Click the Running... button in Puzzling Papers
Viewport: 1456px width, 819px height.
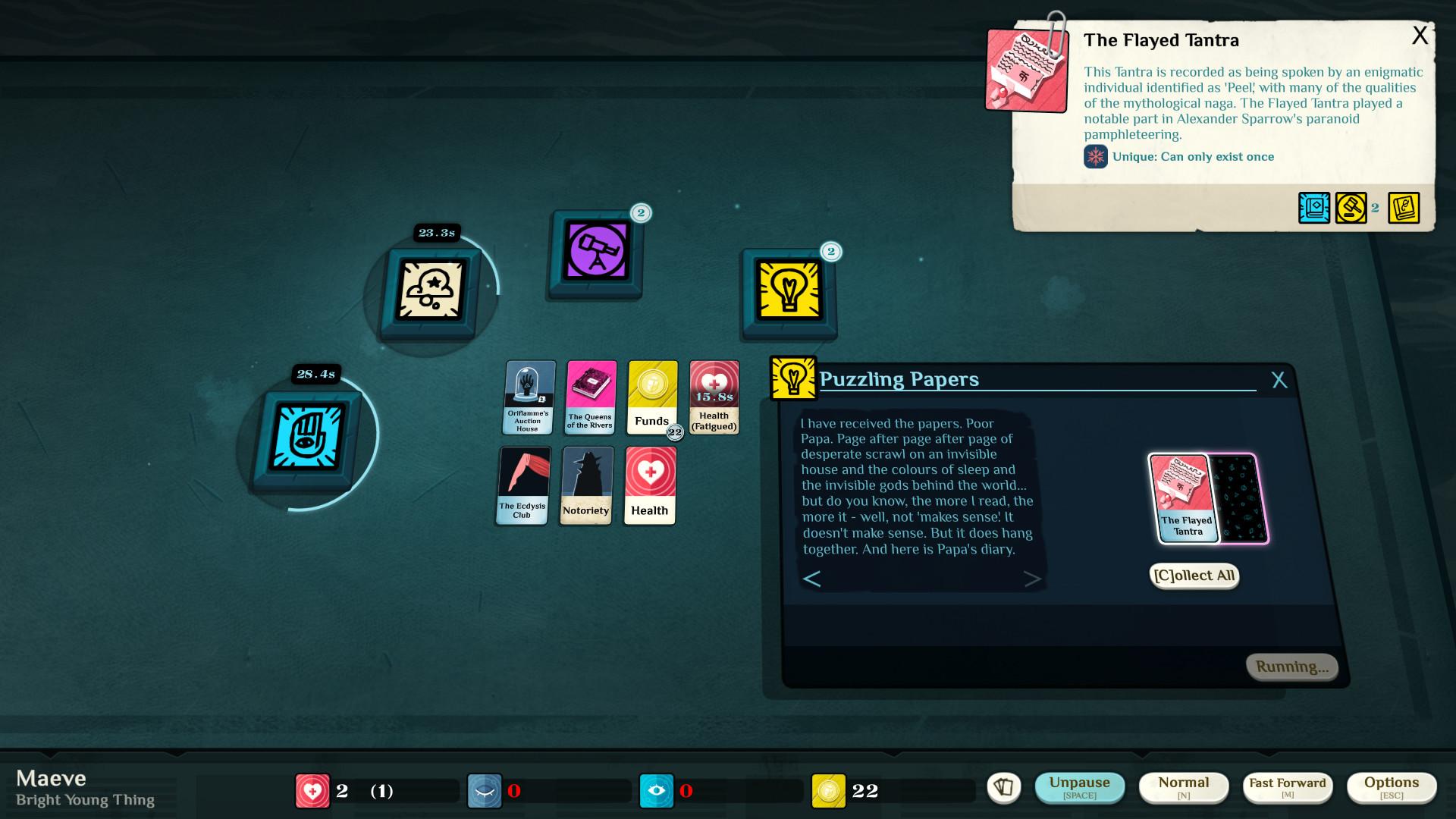pyautogui.click(x=1291, y=666)
